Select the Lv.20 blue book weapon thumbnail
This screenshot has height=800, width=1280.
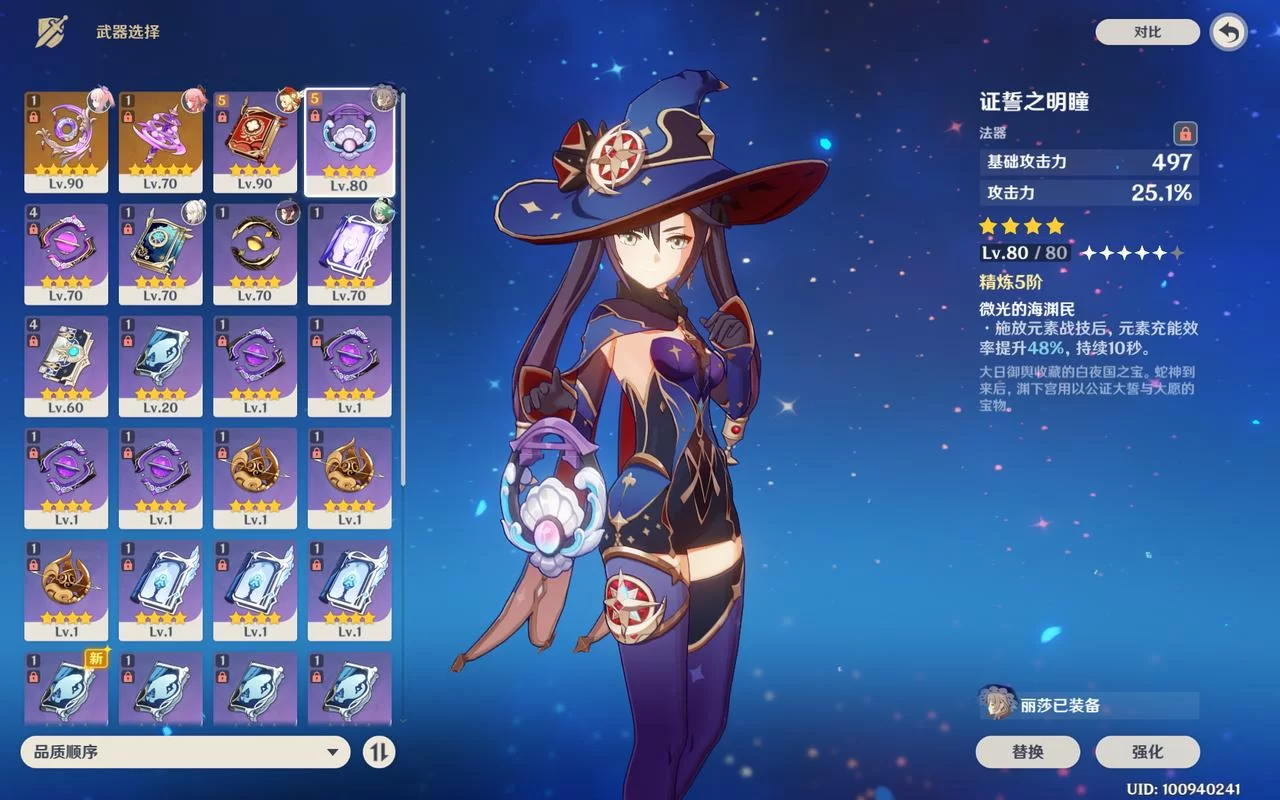[x=160, y=365]
